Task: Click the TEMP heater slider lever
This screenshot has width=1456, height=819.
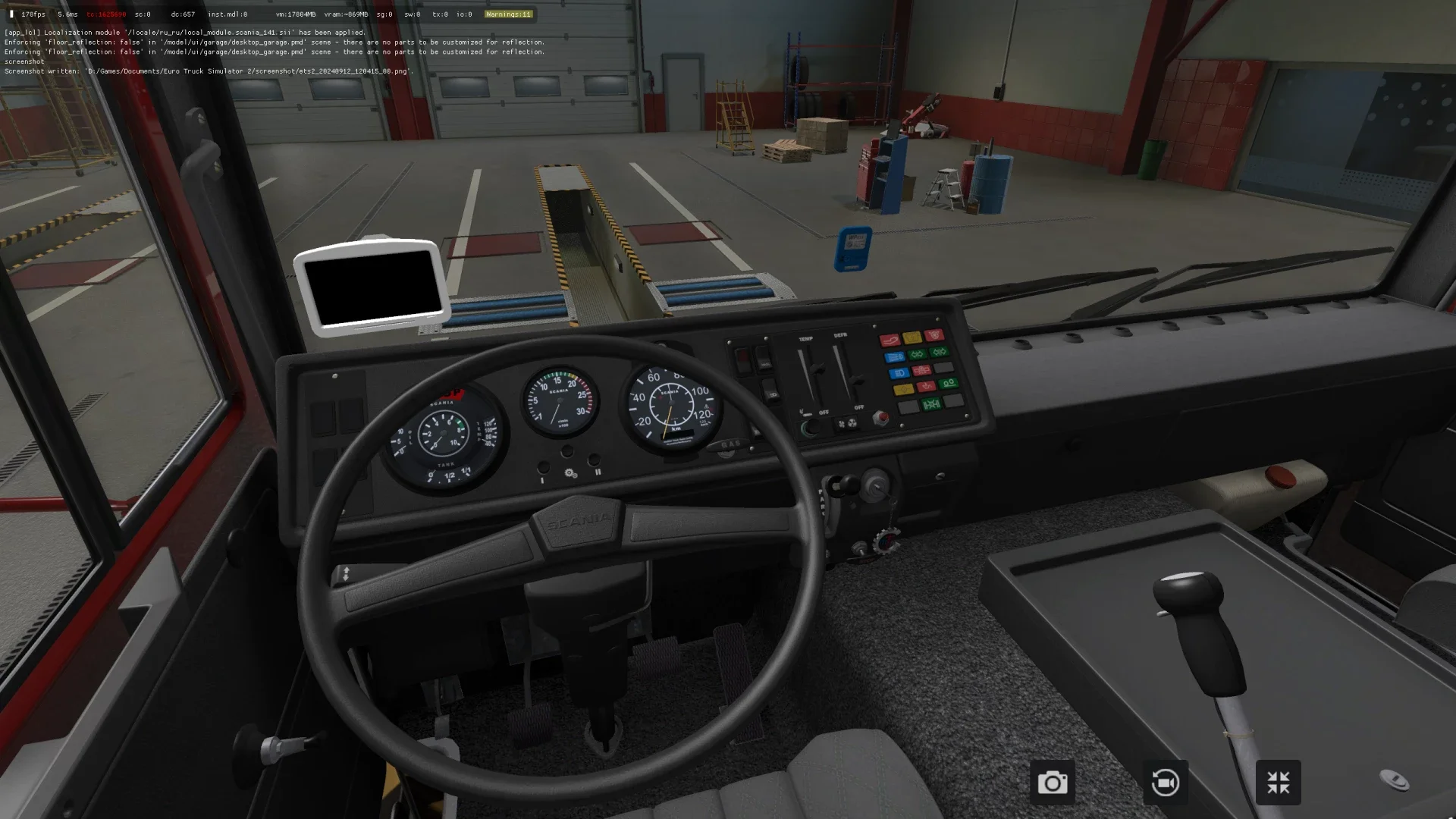Action: click(817, 369)
